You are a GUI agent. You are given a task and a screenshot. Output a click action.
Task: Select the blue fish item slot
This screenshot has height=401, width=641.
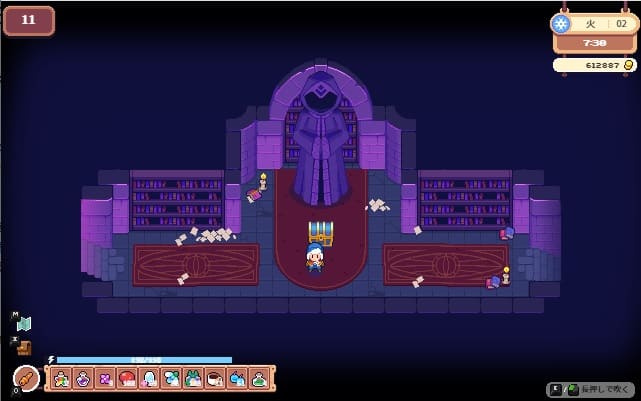[x=237, y=378]
